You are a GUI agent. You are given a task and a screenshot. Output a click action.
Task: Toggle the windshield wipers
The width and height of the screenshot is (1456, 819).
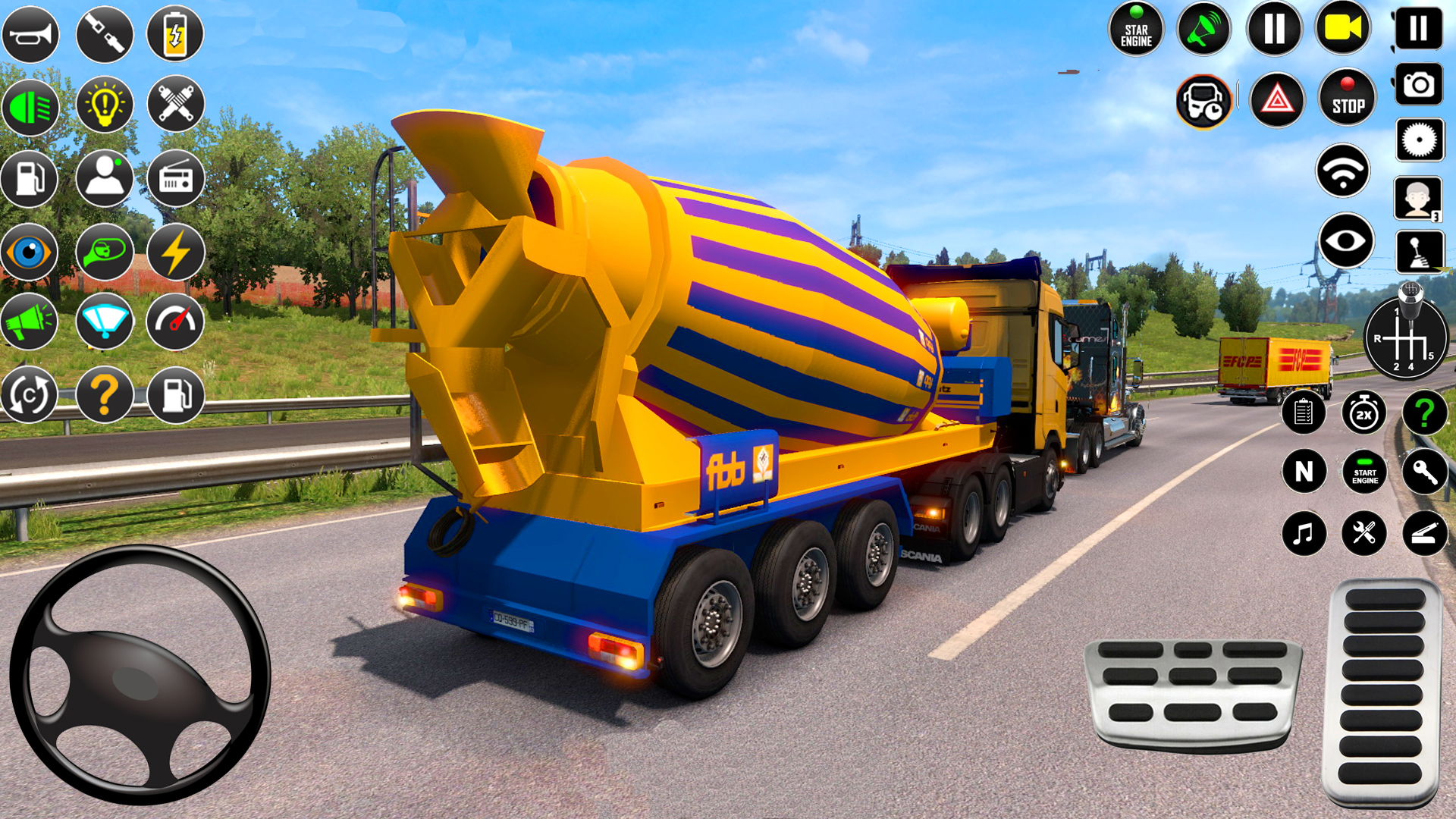105,322
